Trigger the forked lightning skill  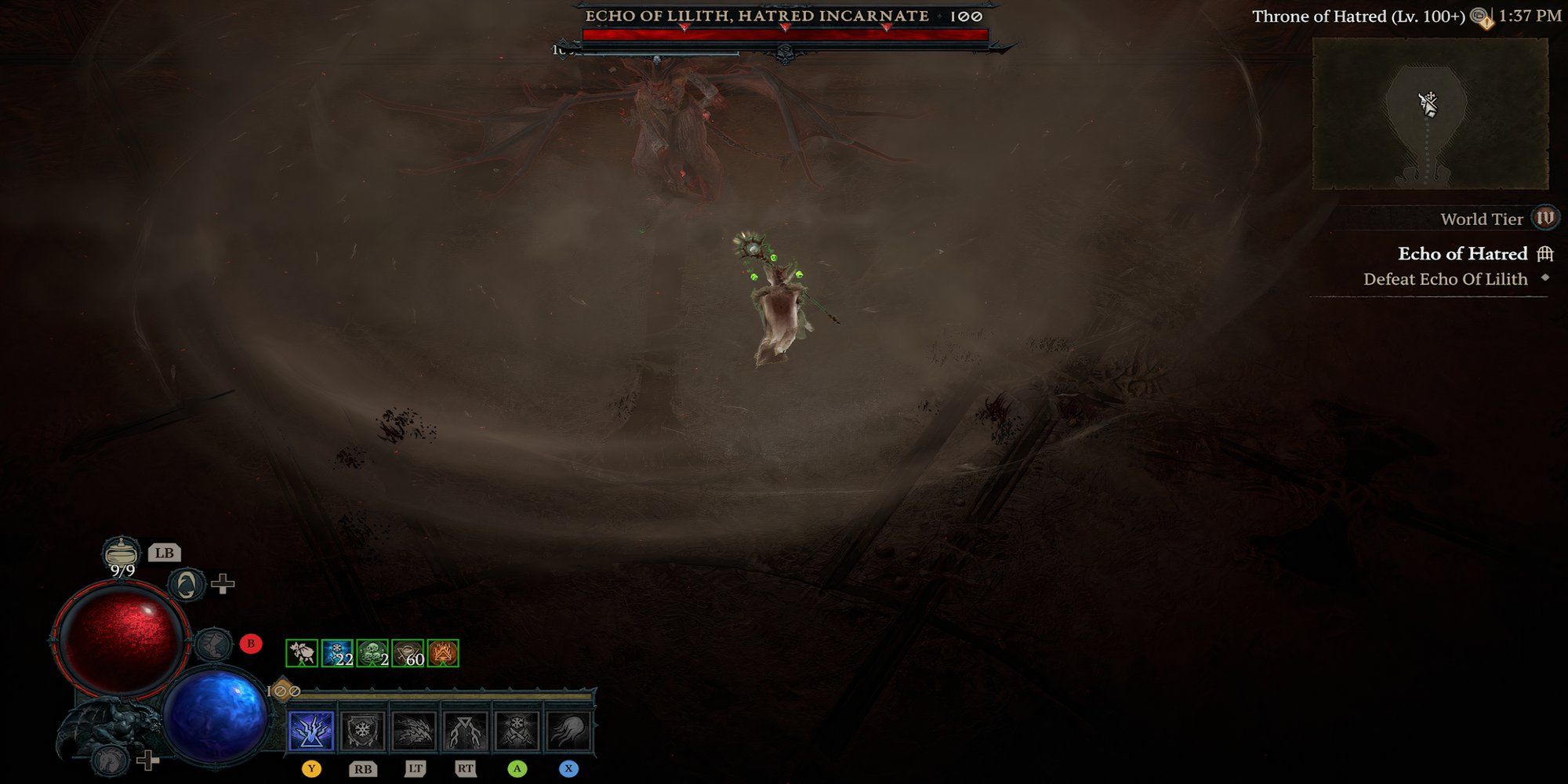click(x=466, y=731)
